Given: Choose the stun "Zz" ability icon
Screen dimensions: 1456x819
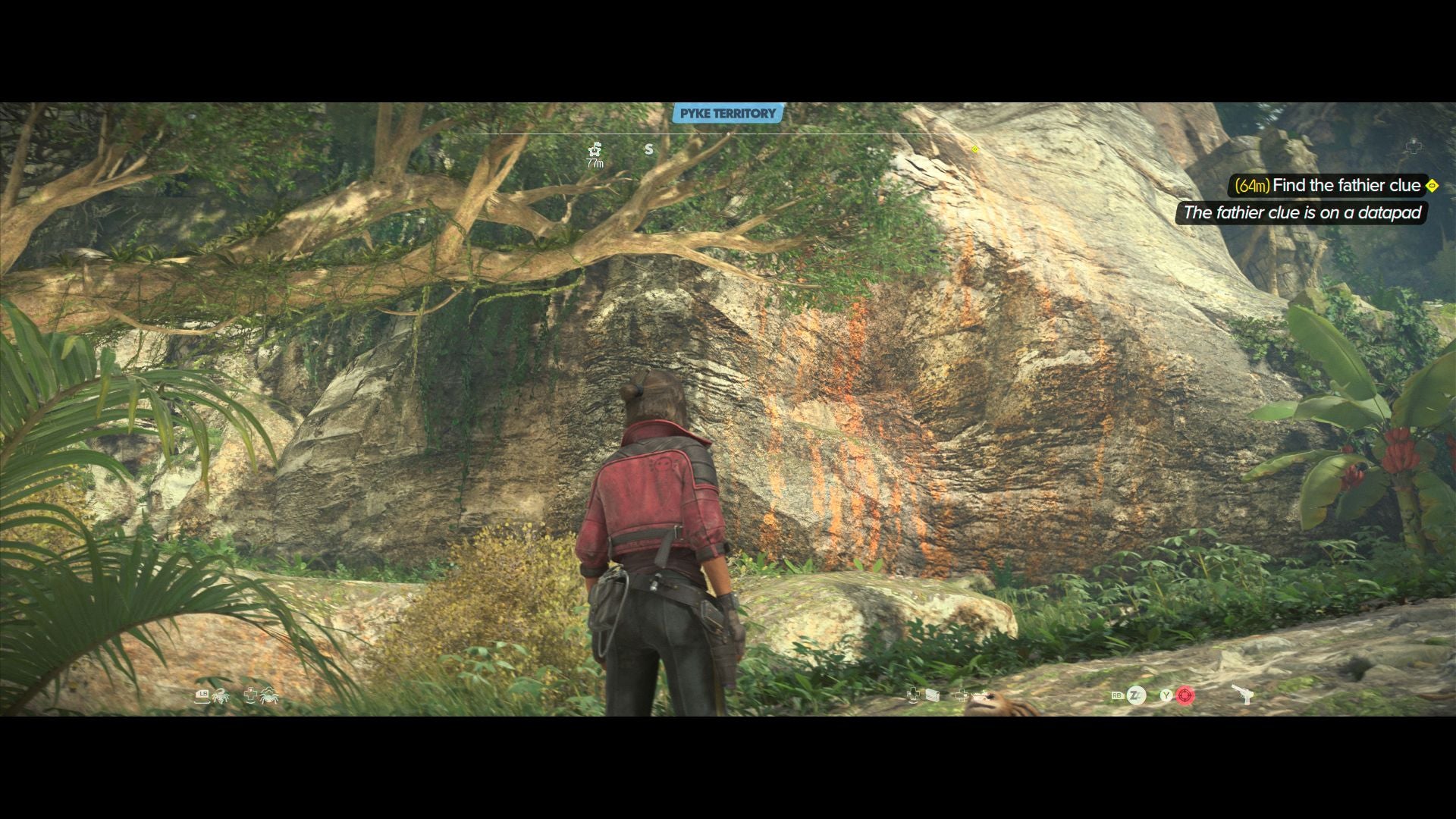Looking at the screenshot, I should [x=1136, y=695].
